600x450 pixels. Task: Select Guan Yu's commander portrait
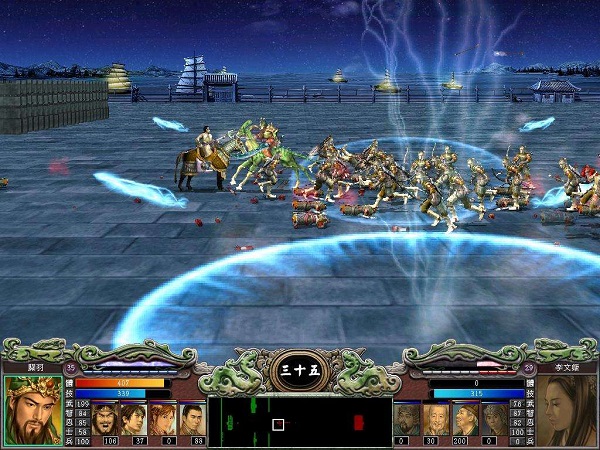[32, 409]
